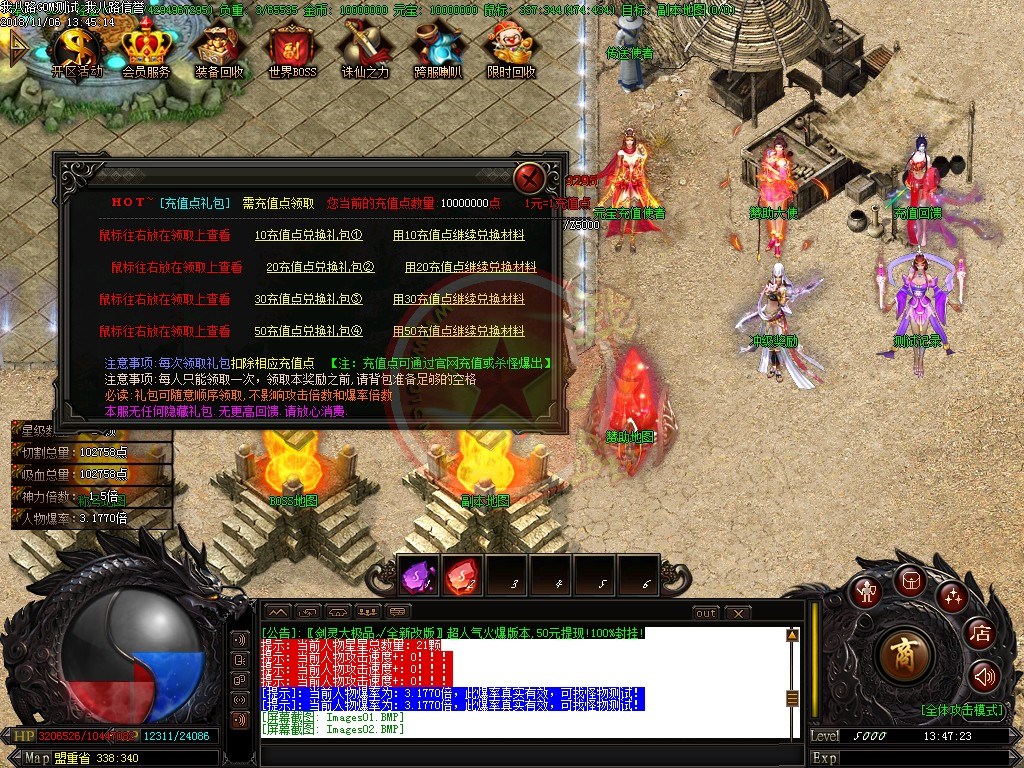1024x768 pixels.
Task: Use the red item in hotbar slot 2
Action: coord(461,575)
